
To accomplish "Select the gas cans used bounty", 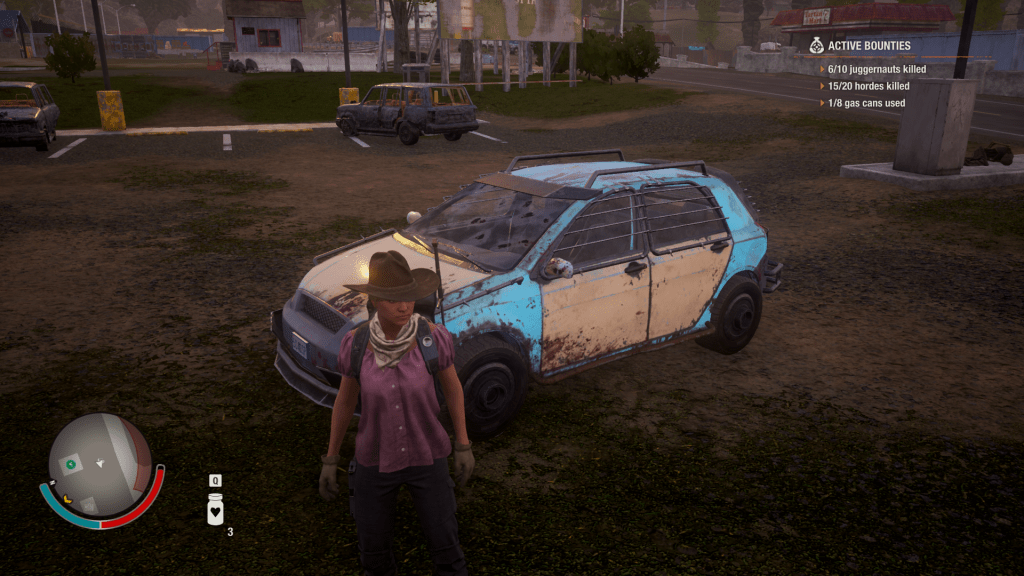I will point(866,103).
